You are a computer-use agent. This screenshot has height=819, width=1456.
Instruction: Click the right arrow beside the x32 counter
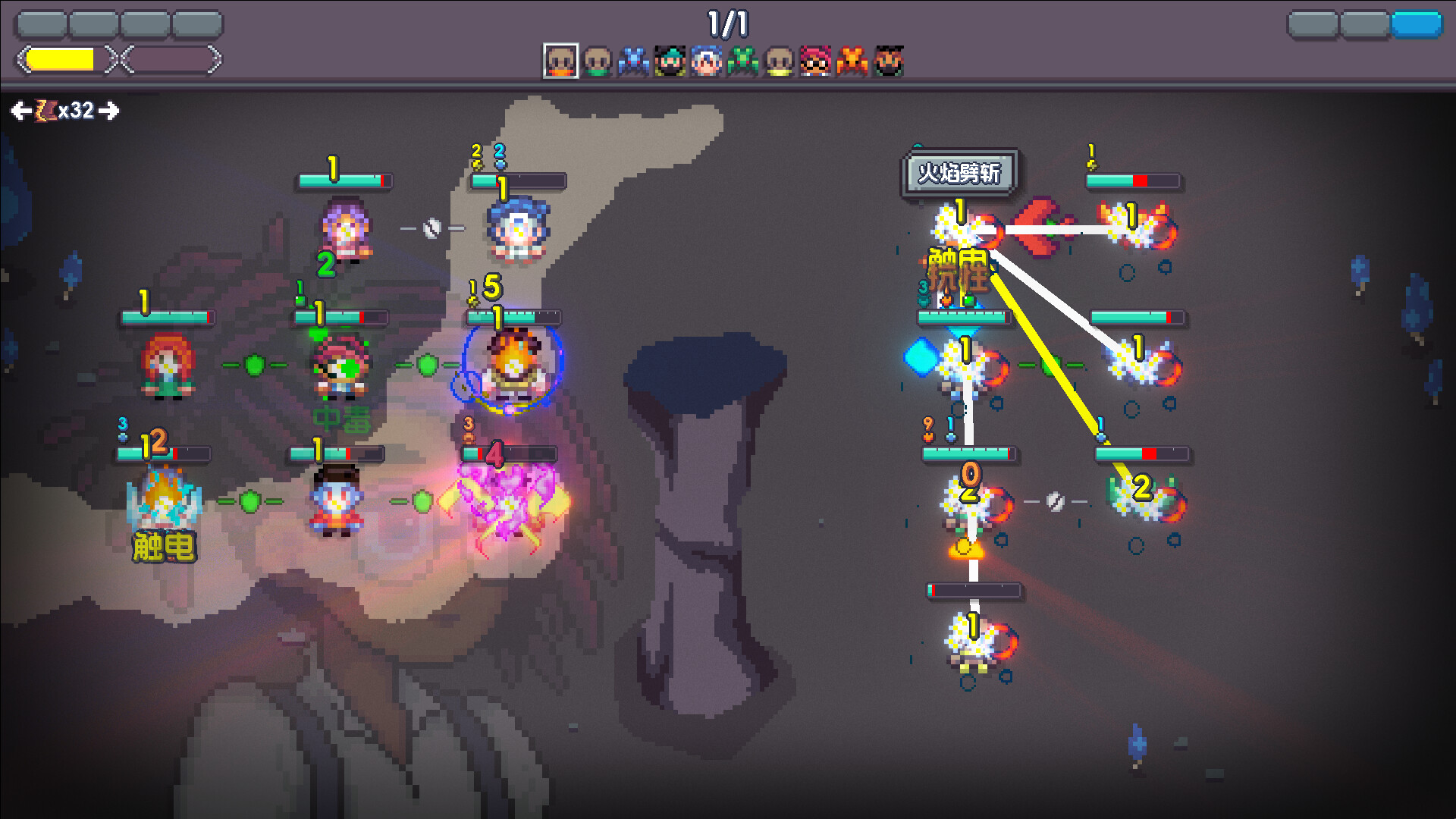[111, 111]
